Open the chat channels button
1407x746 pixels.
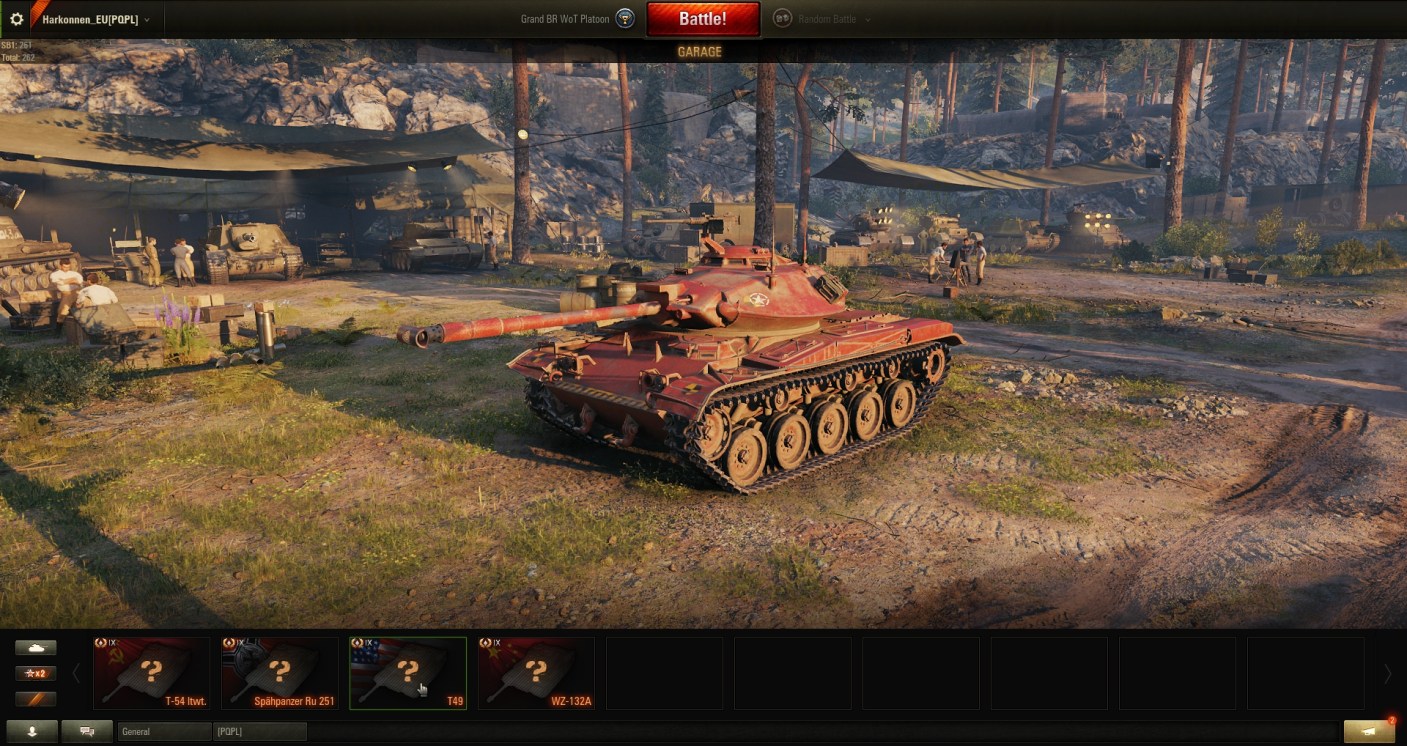[x=87, y=732]
